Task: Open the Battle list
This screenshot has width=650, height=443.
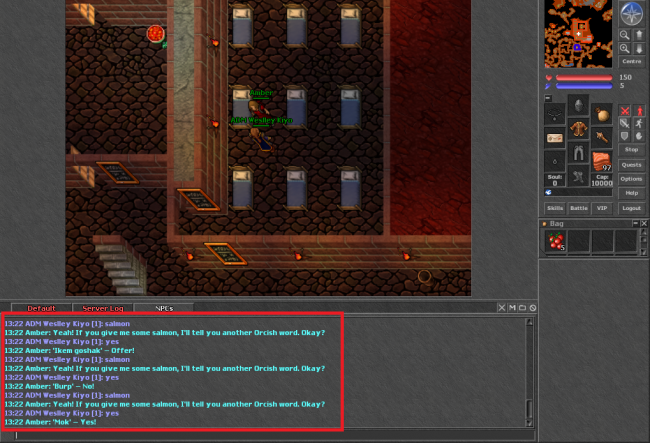Action: tap(579, 208)
